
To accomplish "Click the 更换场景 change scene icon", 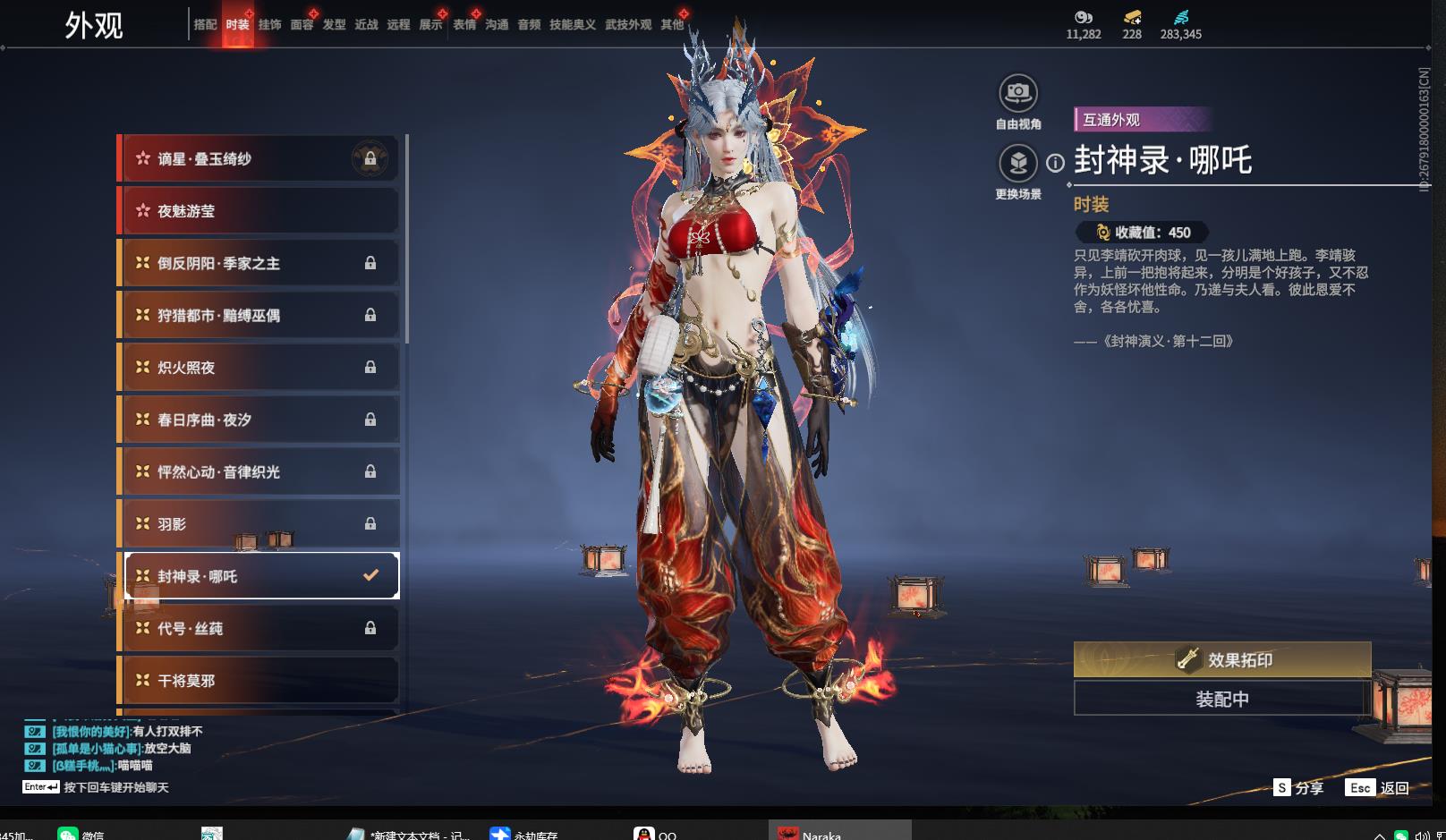I will (1017, 164).
